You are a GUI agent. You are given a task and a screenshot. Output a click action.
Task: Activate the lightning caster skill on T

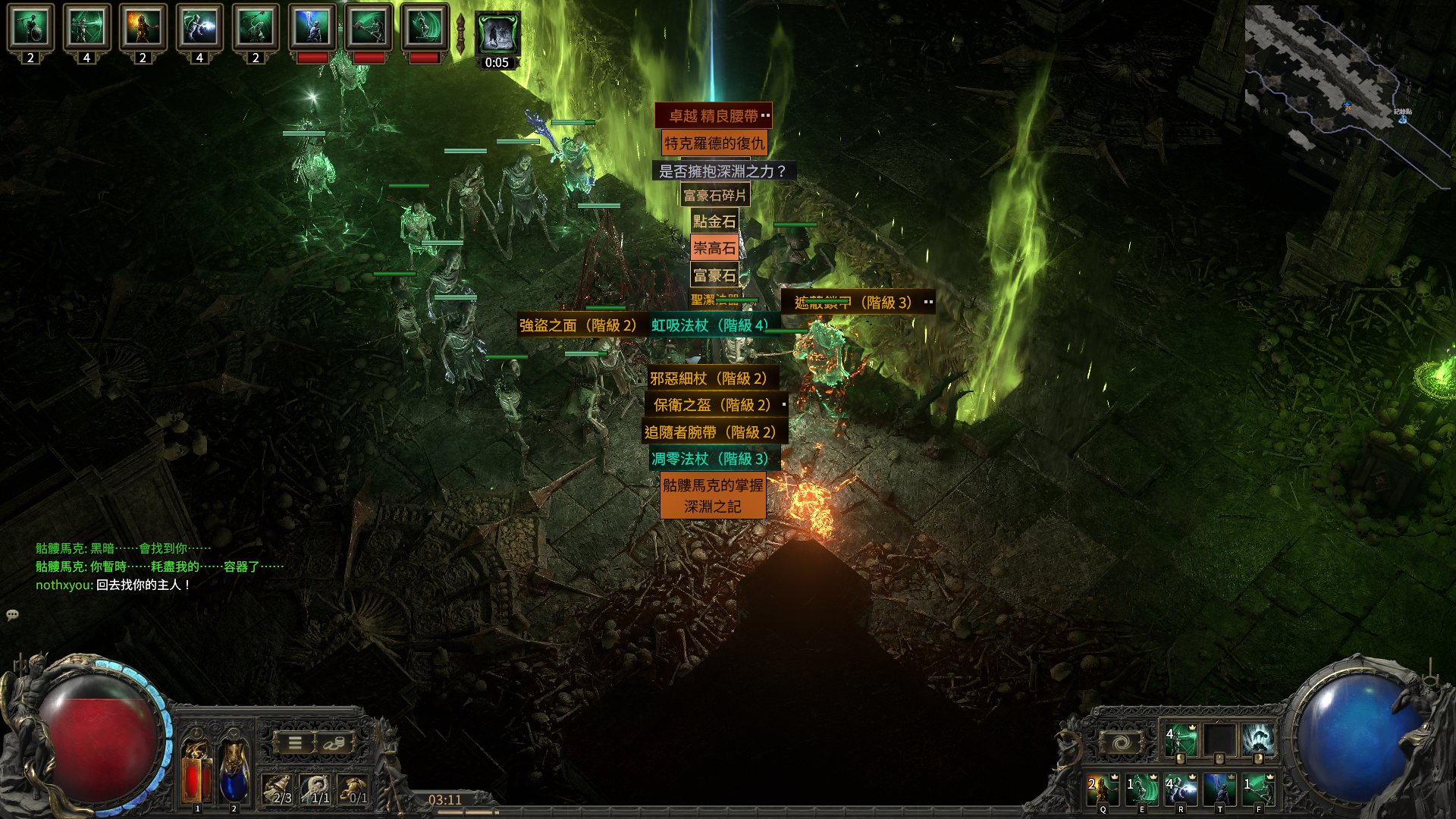[x=1219, y=789]
